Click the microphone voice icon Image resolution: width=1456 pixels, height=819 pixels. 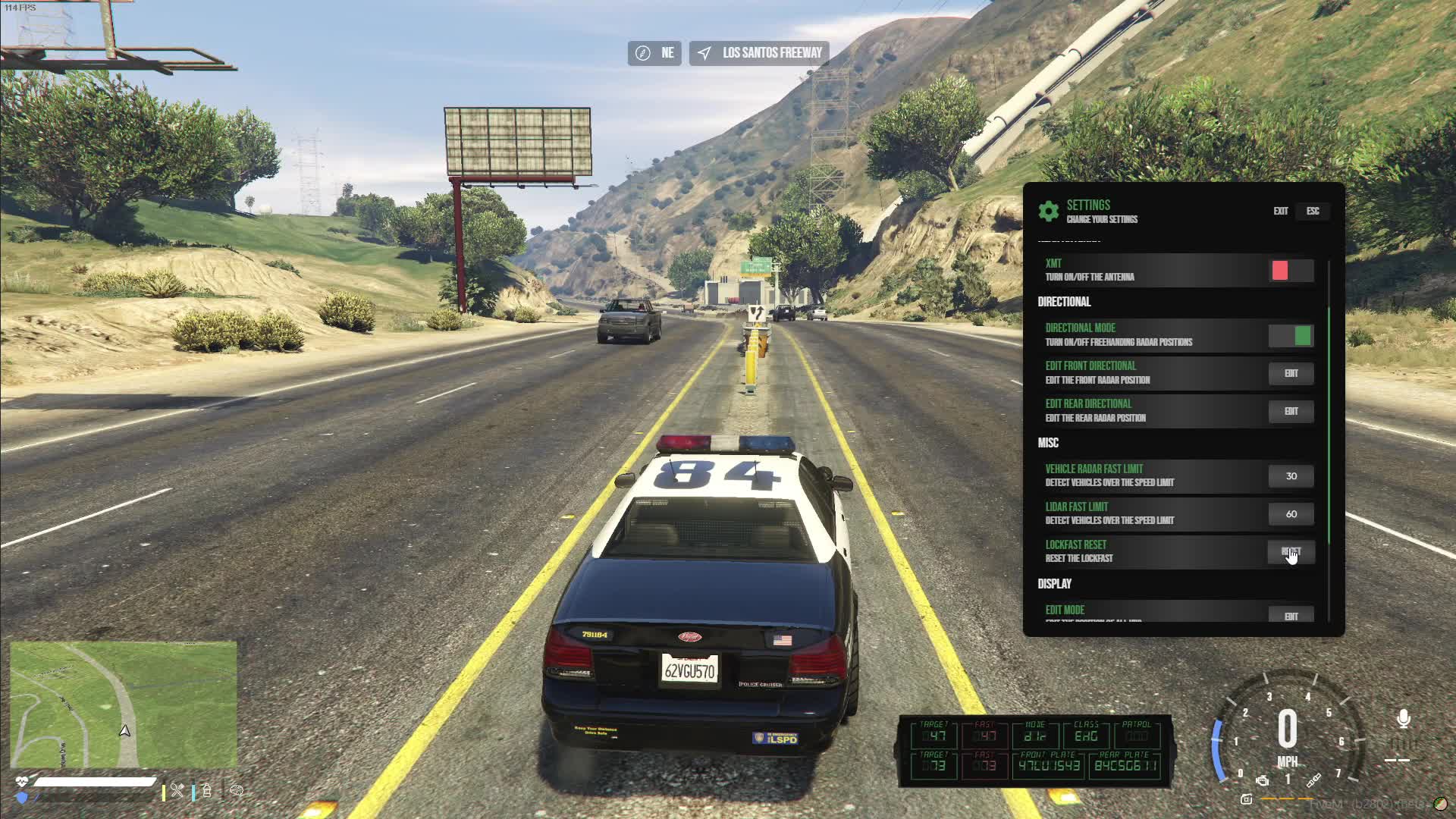tap(1404, 719)
